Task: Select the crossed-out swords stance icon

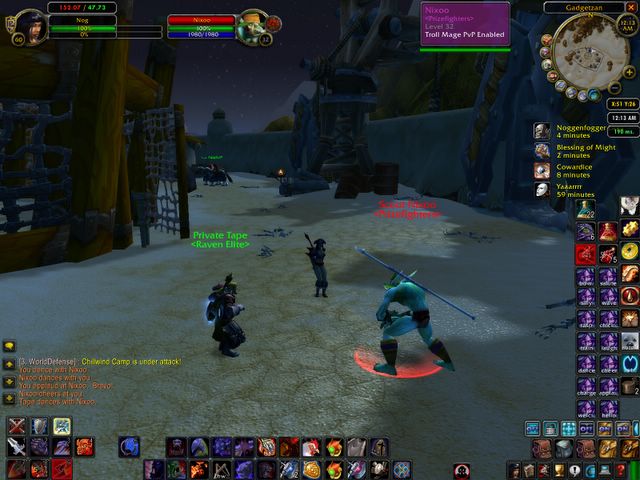Action: point(17,426)
